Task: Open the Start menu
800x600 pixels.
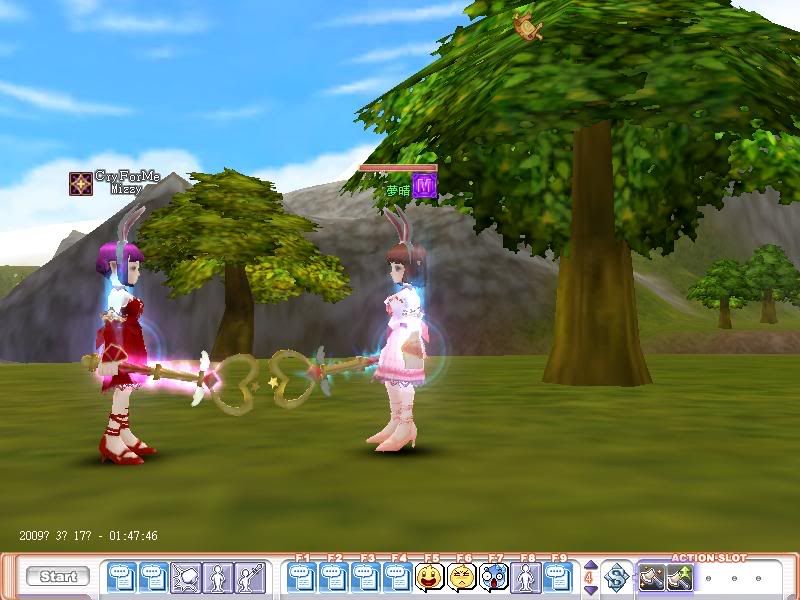Action: pos(58,577)
